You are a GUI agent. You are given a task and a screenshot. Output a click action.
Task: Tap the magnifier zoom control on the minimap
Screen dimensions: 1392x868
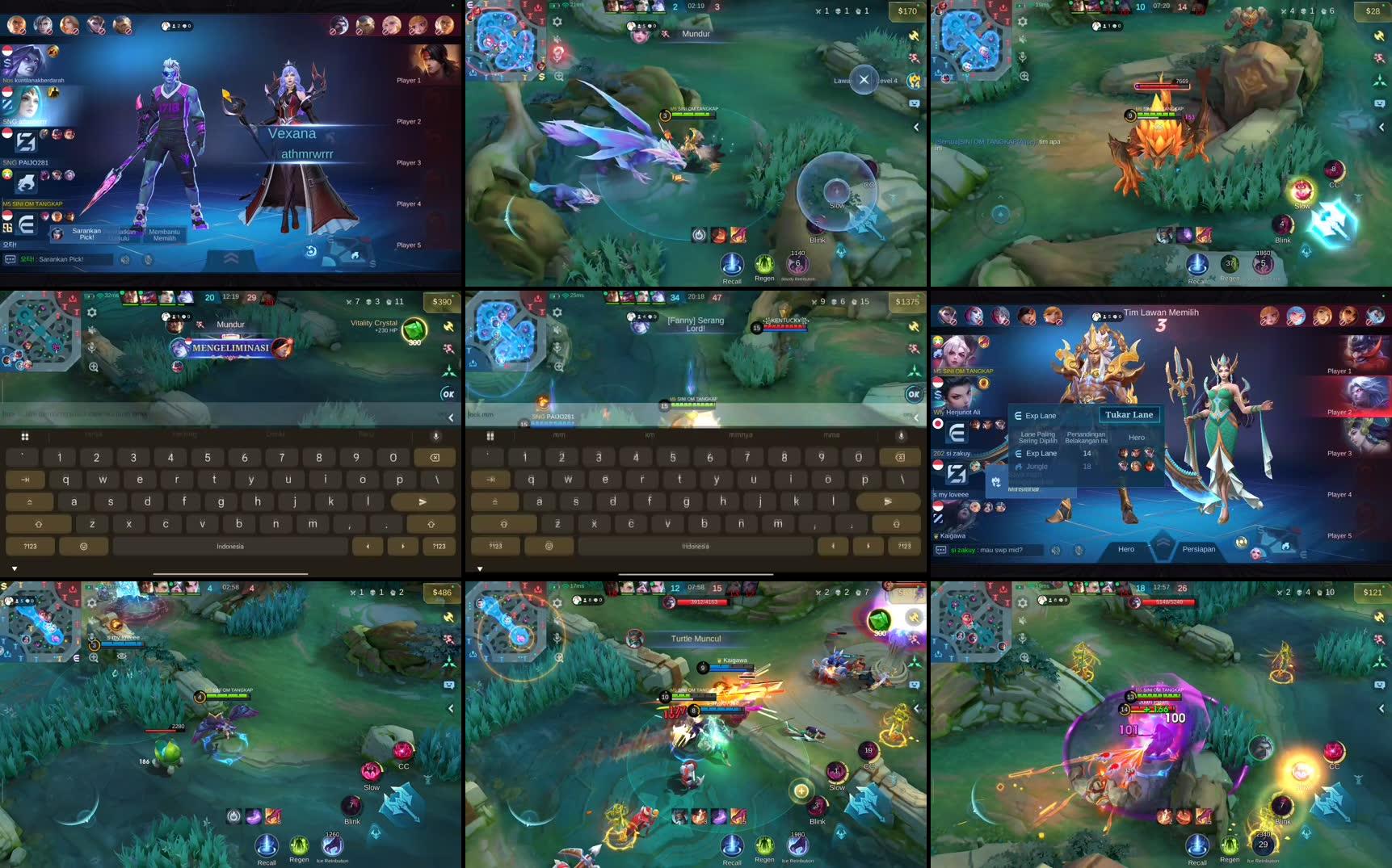(x=557, y=75)
